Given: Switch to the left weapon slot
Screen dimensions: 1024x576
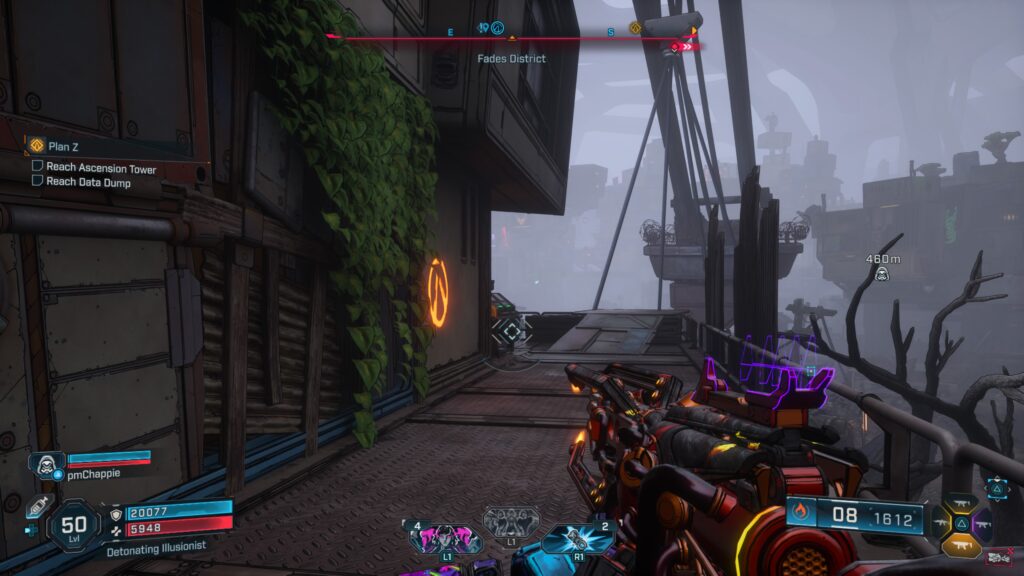Looking at the screenshot, I should coord(941,523).
